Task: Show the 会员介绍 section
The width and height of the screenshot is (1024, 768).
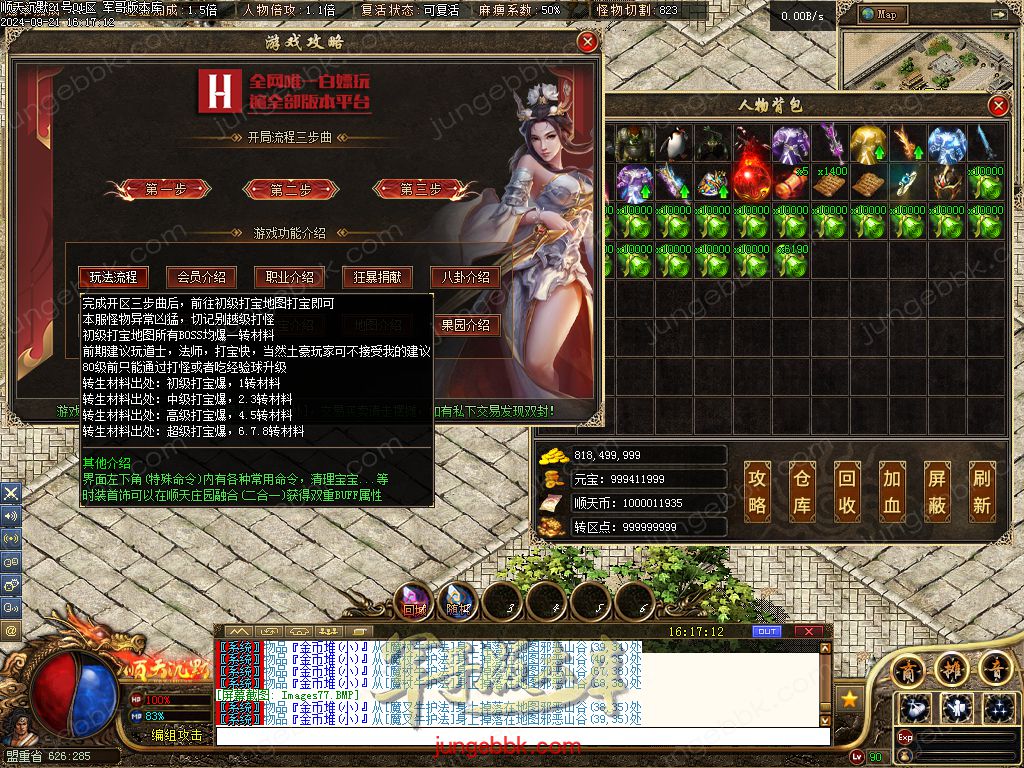Action: (x=202, y=277)
